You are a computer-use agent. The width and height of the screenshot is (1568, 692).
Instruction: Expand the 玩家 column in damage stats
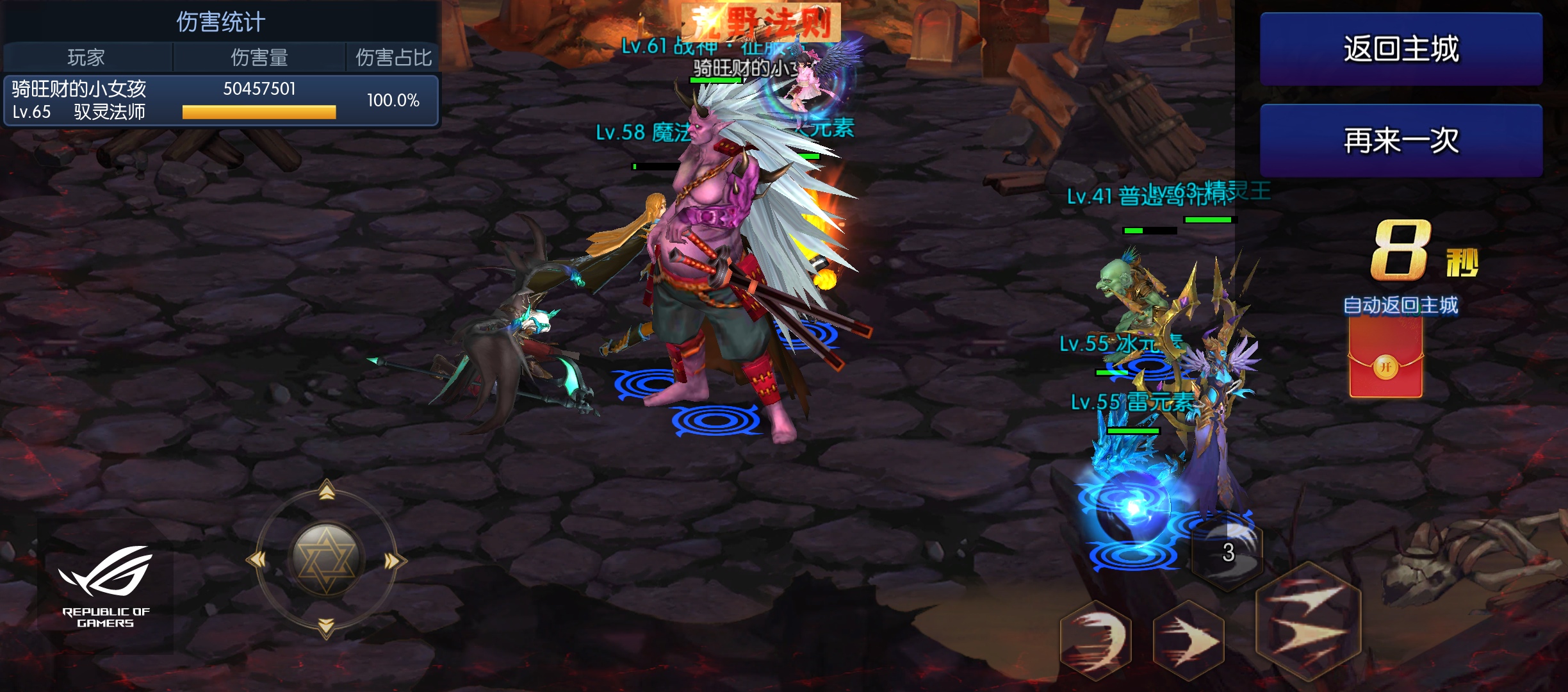click(85, 57)
